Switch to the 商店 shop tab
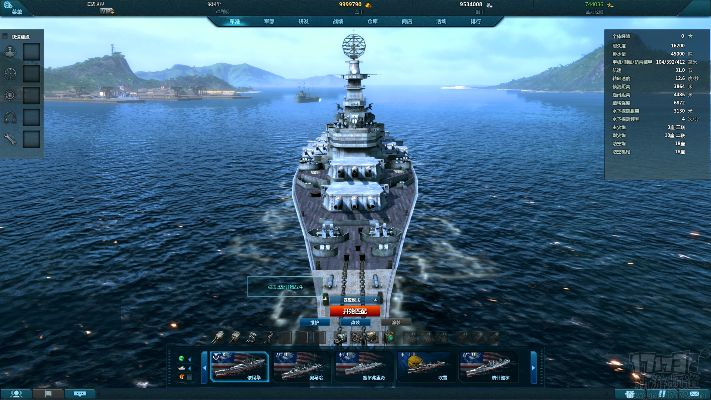Viewport: 711px width, 400px height. 405,20
